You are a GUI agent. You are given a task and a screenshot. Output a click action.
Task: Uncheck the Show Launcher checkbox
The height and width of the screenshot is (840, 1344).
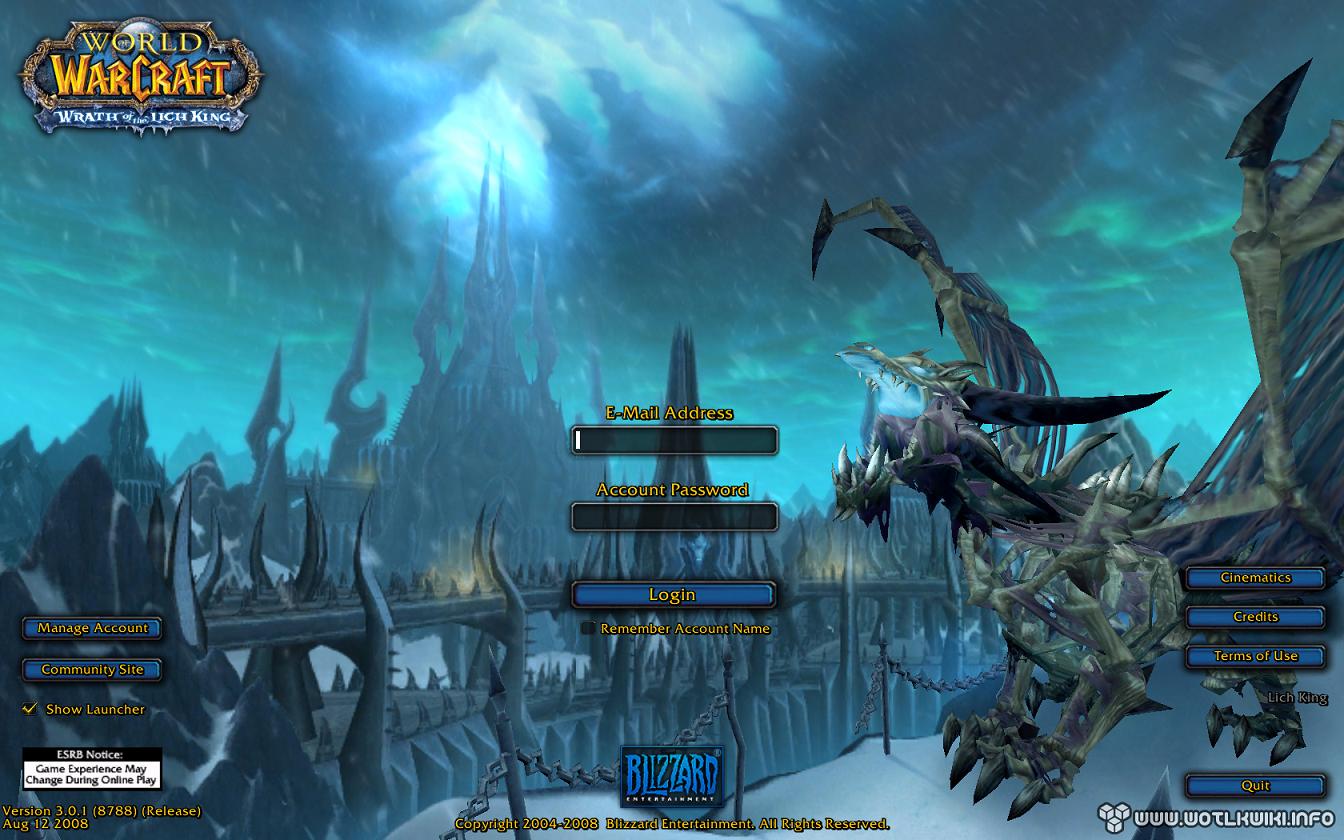point(30,709)
